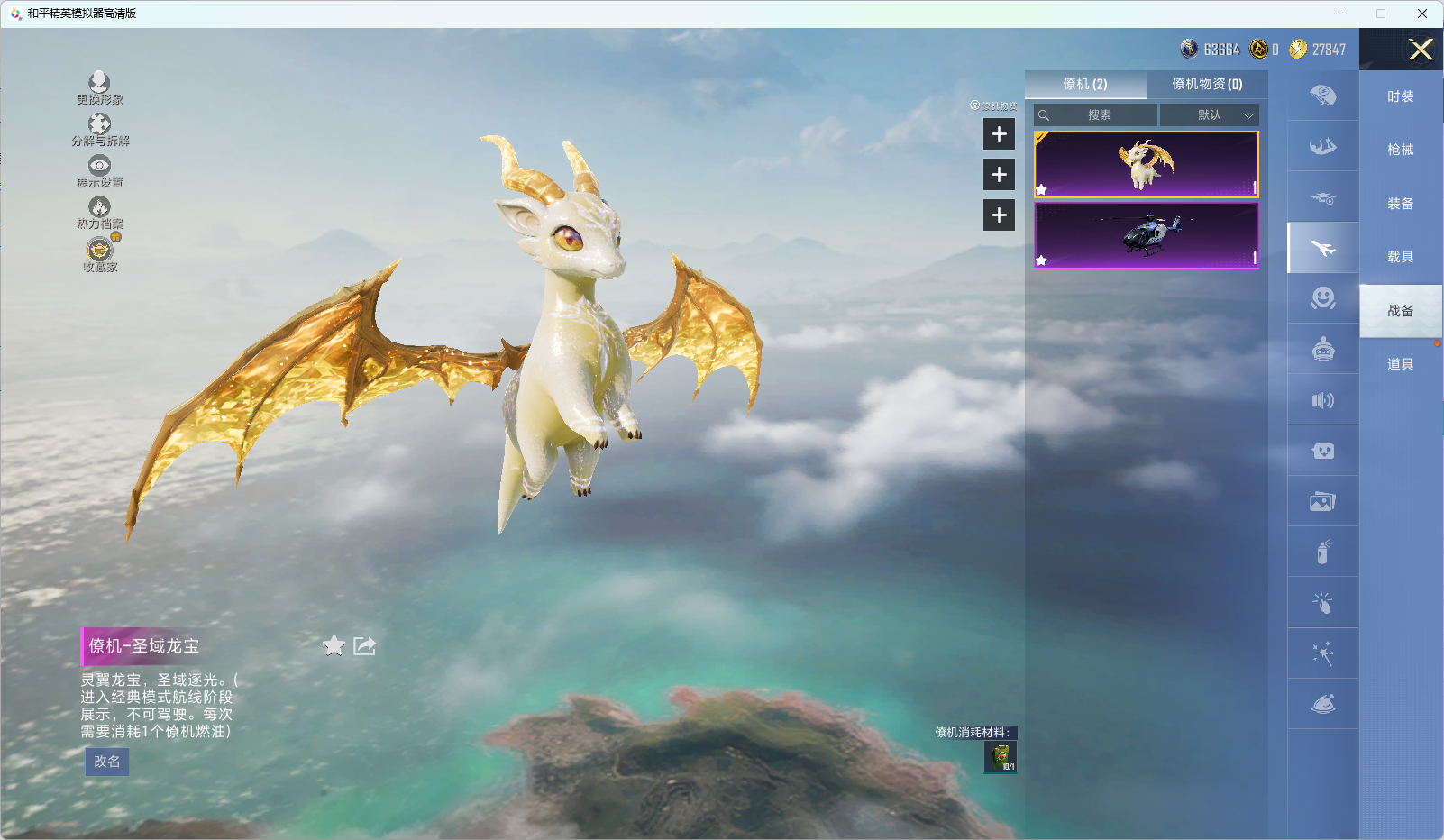Click the 改名 rename button
The width and height of the screenshot is (1444, 840).
(x=107, y=762)
